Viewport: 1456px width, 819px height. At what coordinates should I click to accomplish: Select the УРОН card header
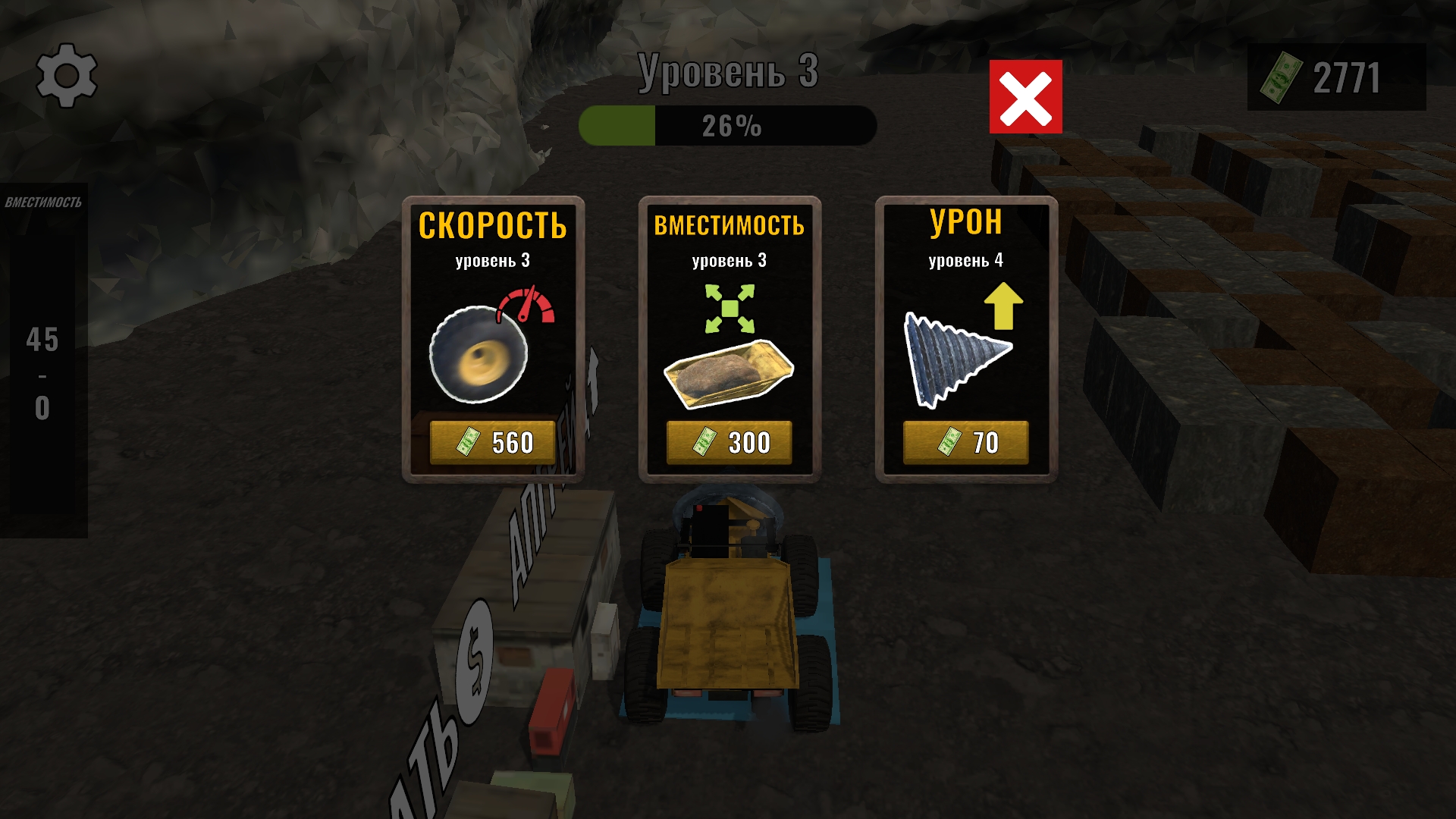(x=965, y=223)
